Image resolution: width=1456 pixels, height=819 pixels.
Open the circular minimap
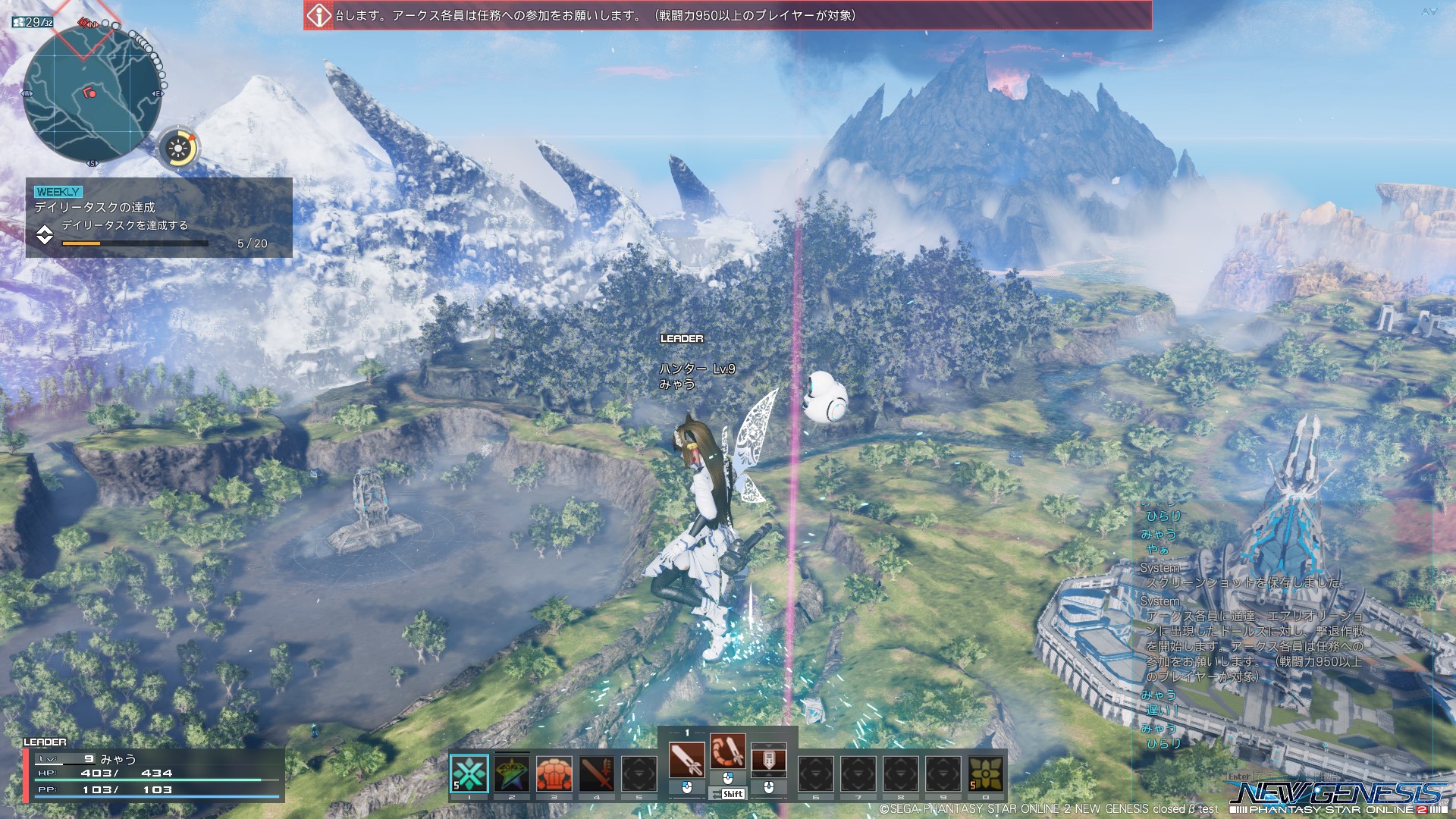tap(93, 94)
